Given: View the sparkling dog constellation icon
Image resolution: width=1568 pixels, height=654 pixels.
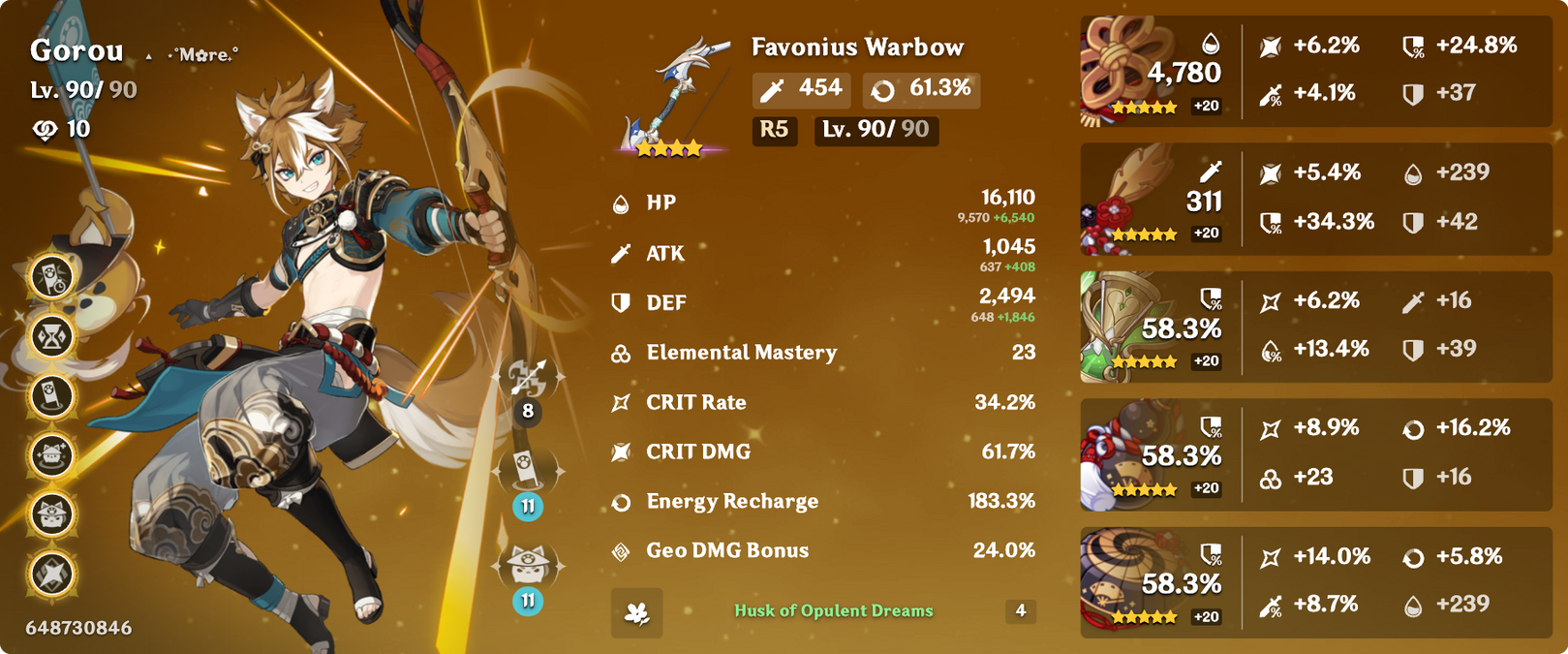Looking at the screenshot, I should click(52, 454).
